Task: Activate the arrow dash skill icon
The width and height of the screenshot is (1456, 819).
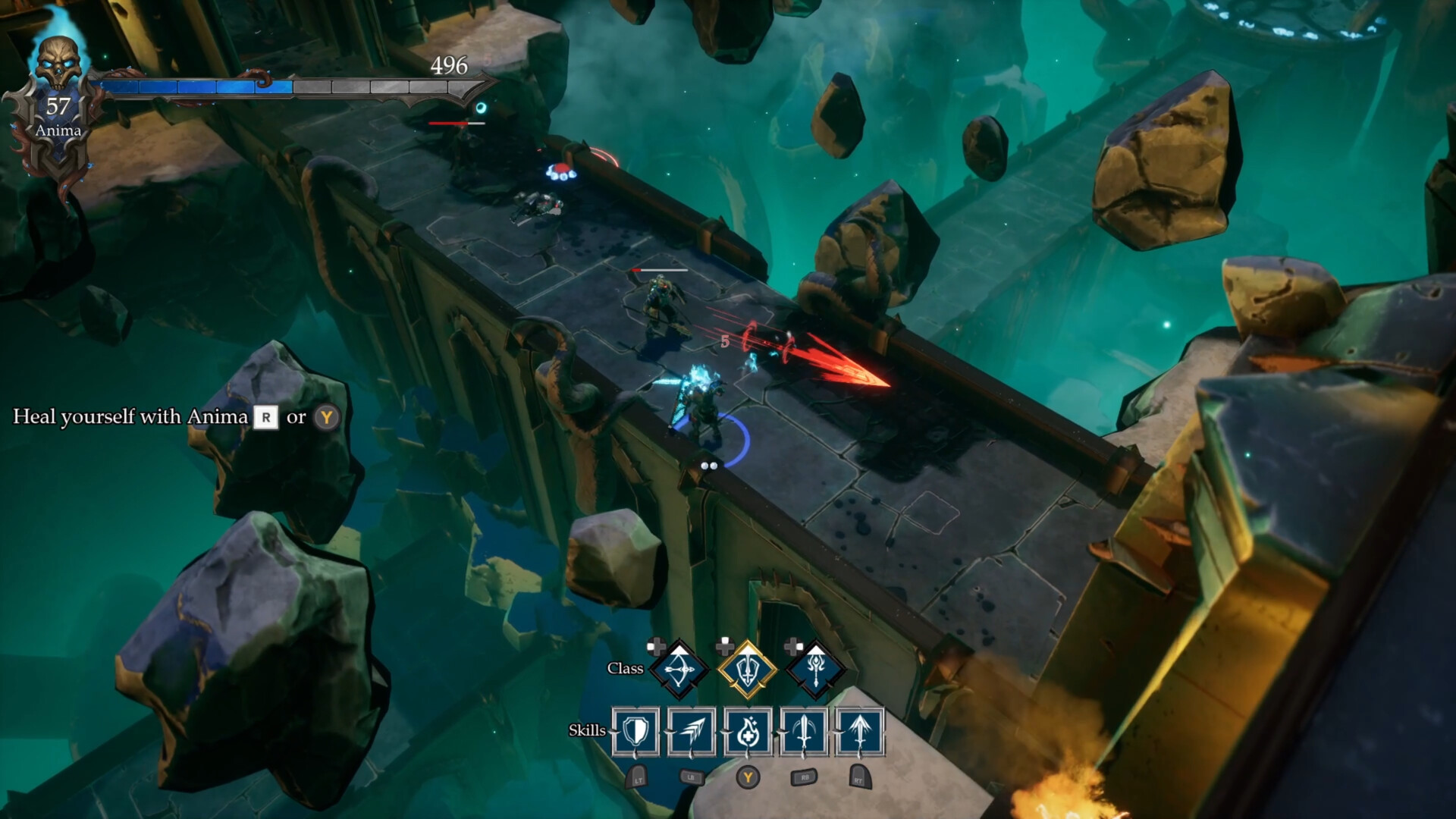Action: 692,731
